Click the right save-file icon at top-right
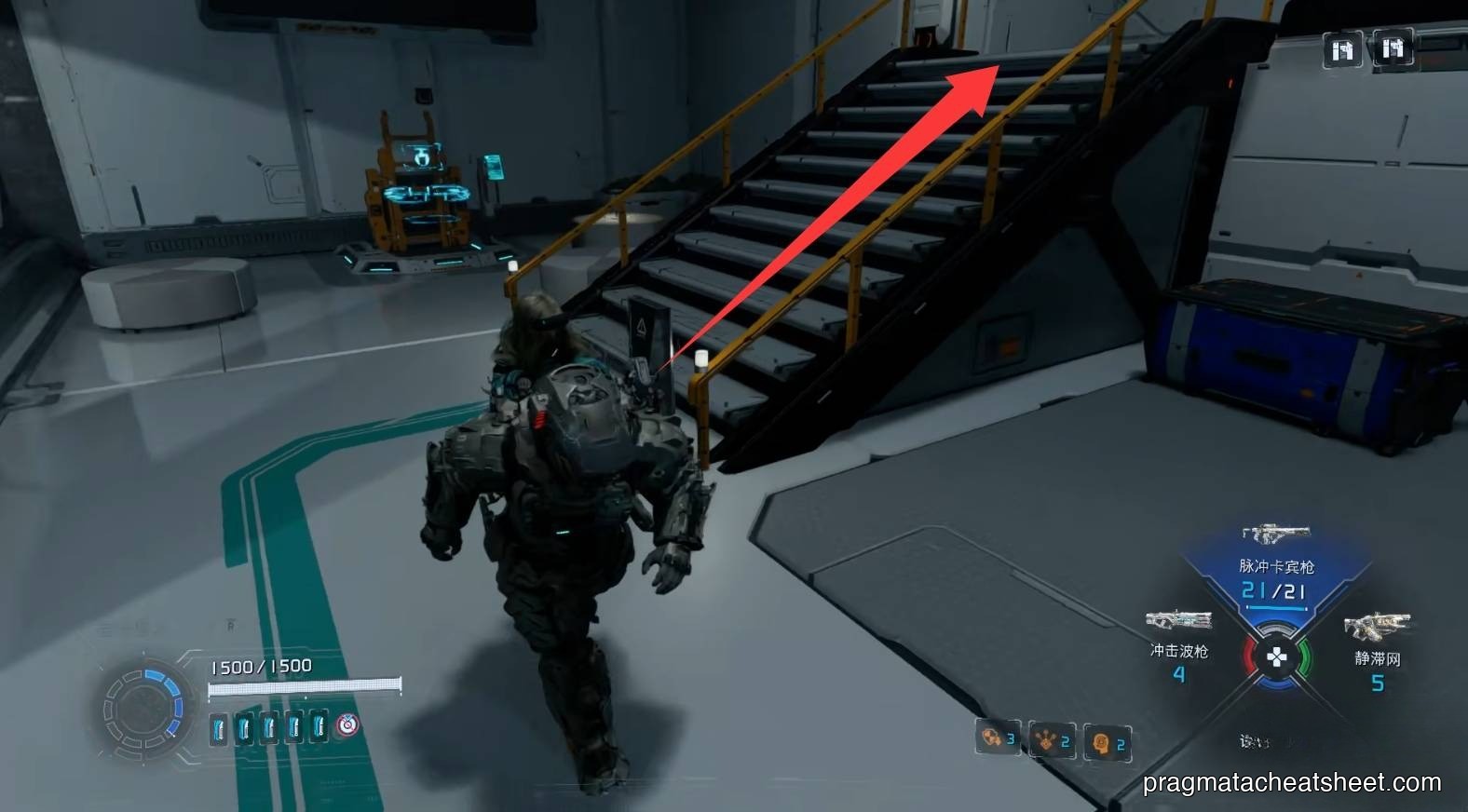Viewport: 1468px width, 812px height. coord(1393,47)
